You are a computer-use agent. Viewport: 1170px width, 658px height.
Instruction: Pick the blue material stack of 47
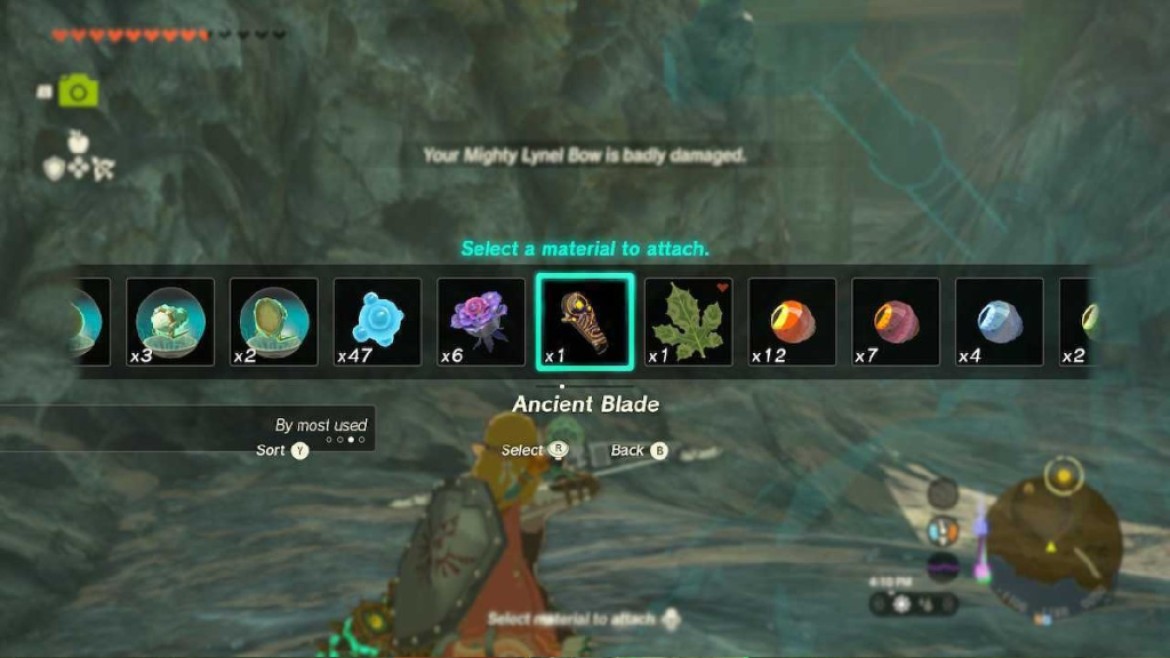point(377,322)
